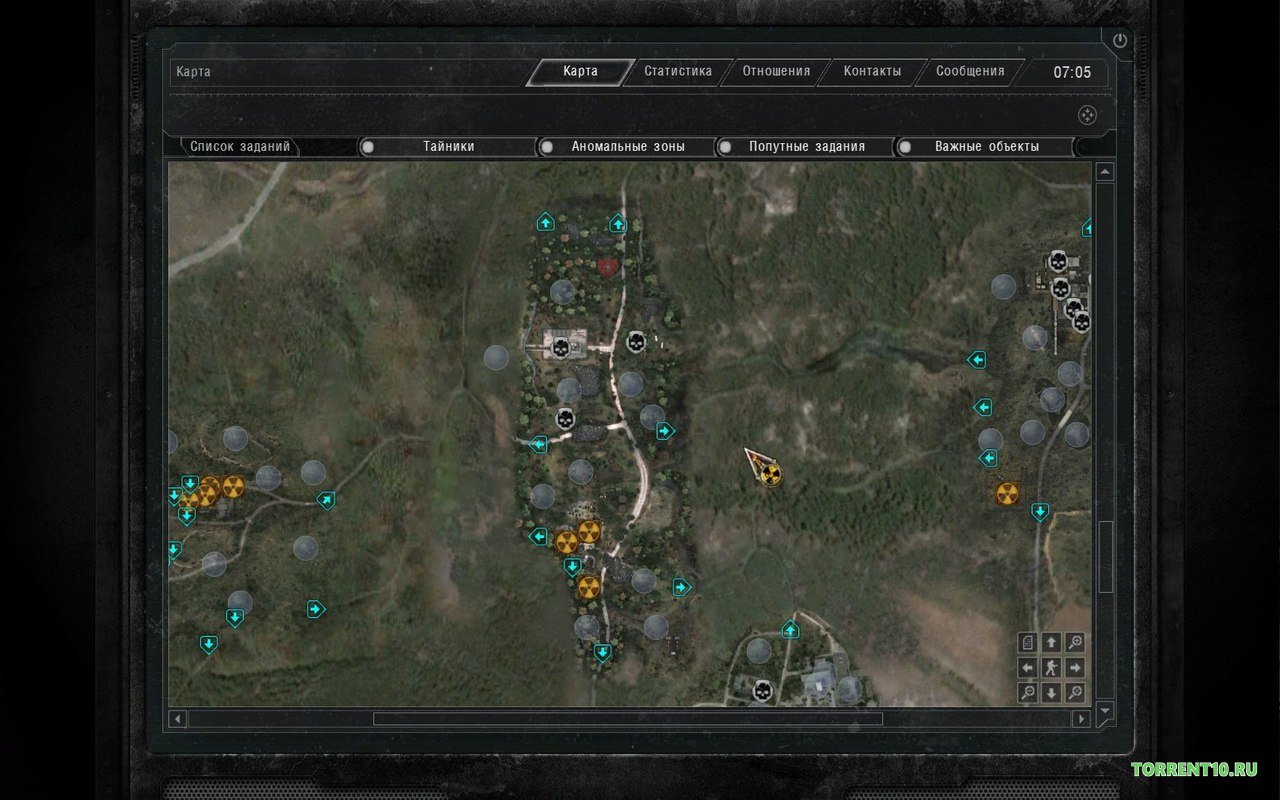Switch to the Карта tab
The height and width of the screenshot is (800, 1280).
pyautogui.click(x=580, y=72)
